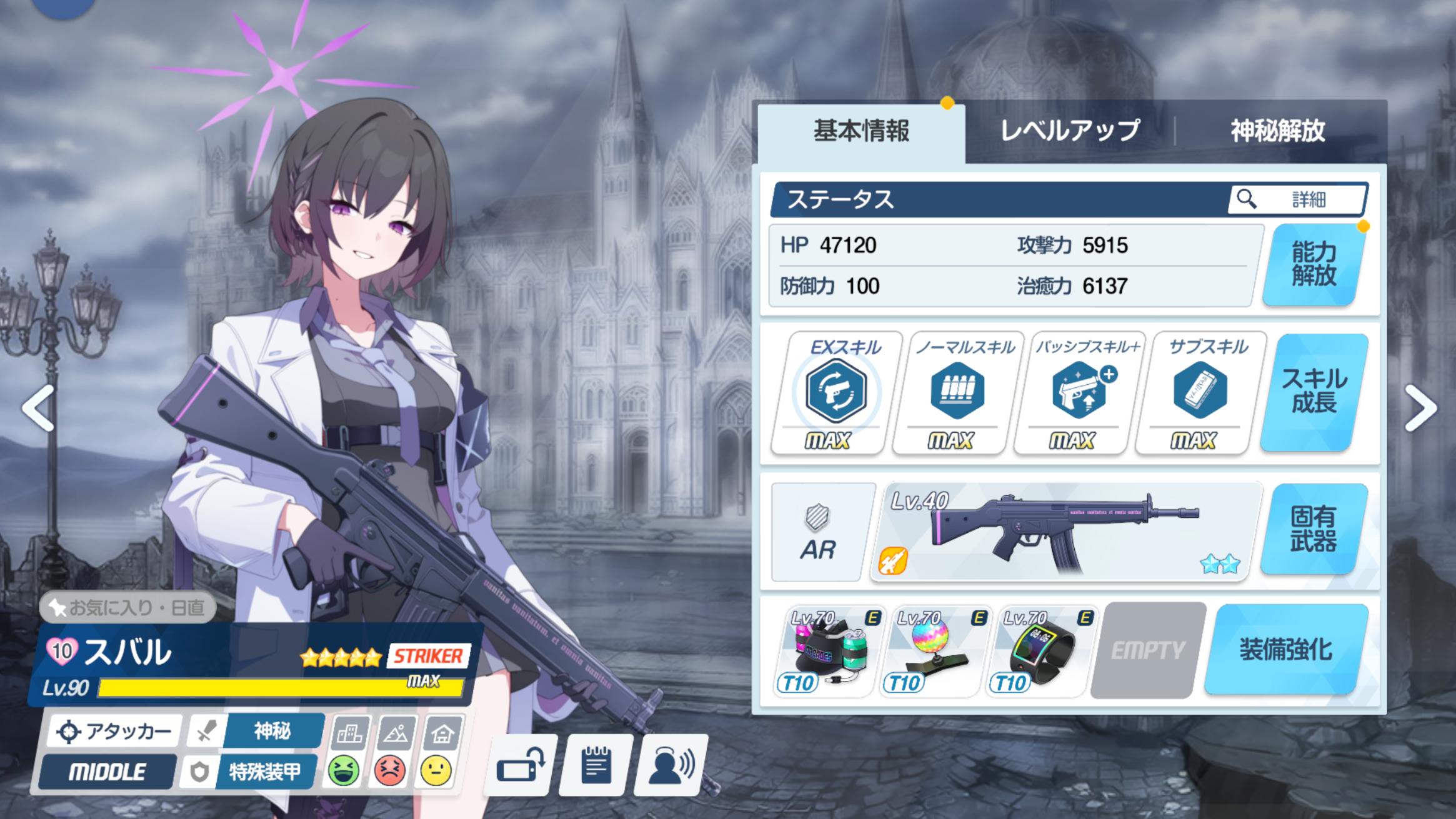
Task: Open the 能力解放 button
Action: pyautogui.click(x=1313, y=265)
